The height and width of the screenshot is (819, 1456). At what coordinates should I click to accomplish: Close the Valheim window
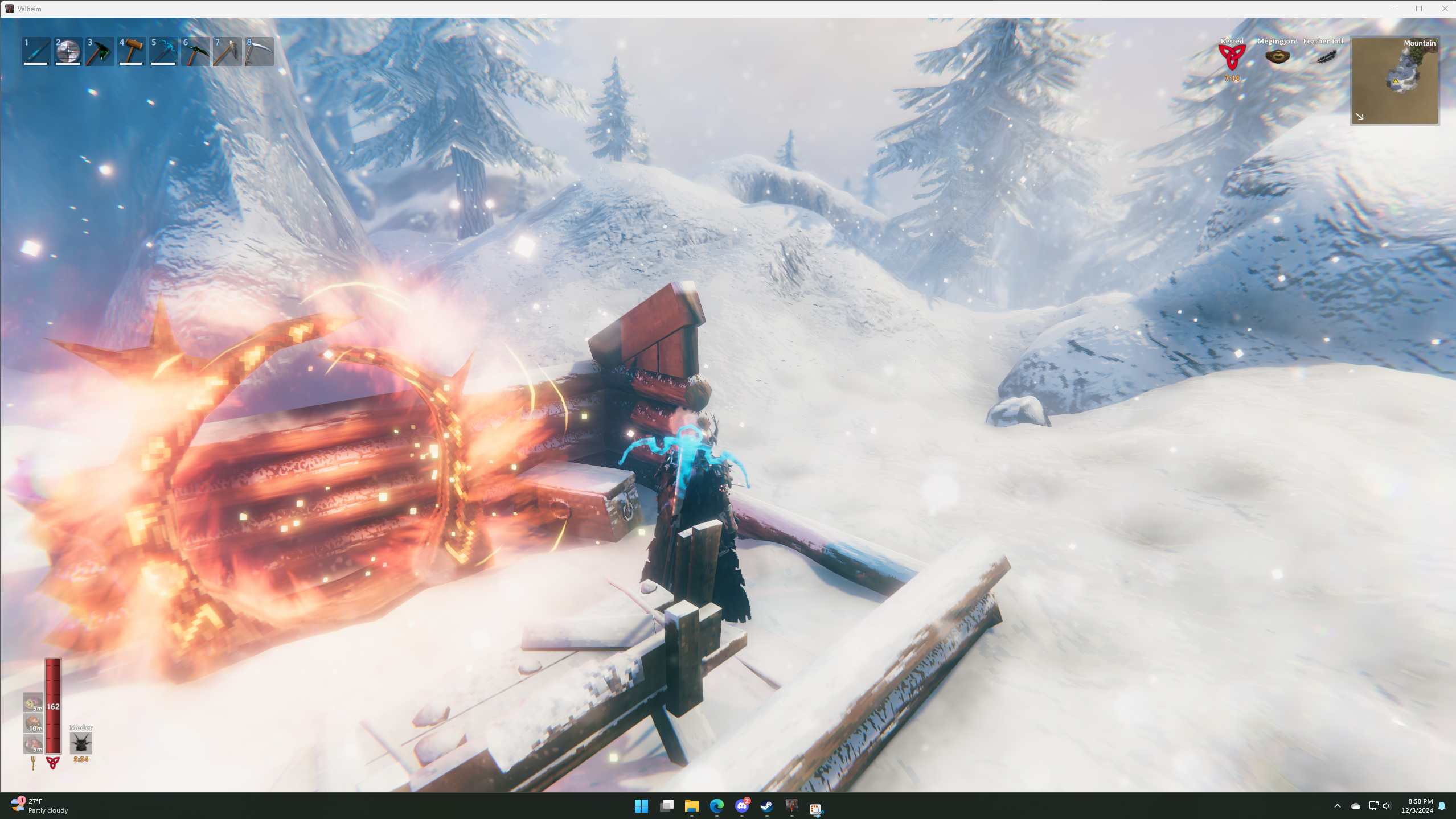[x=1445, y=9]
